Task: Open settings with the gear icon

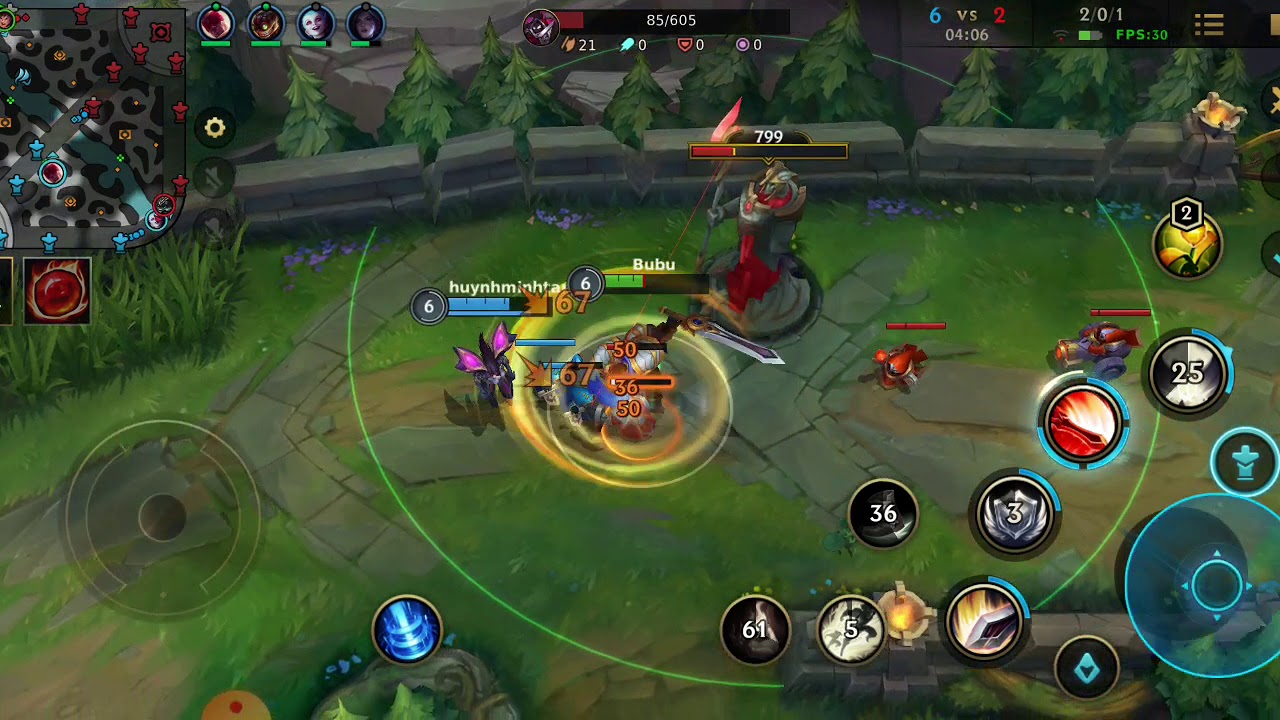Action: point(215,128)
